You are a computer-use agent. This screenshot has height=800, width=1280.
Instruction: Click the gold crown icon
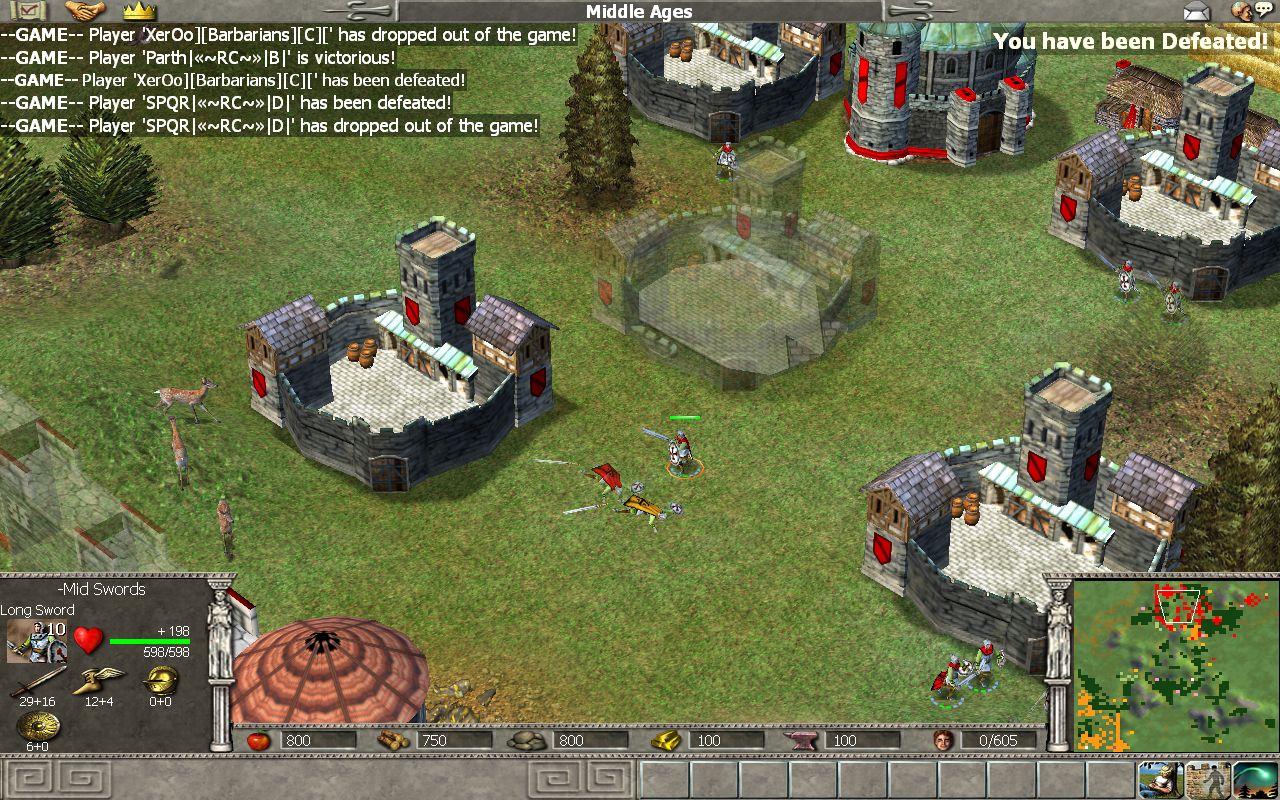[139, 12]
